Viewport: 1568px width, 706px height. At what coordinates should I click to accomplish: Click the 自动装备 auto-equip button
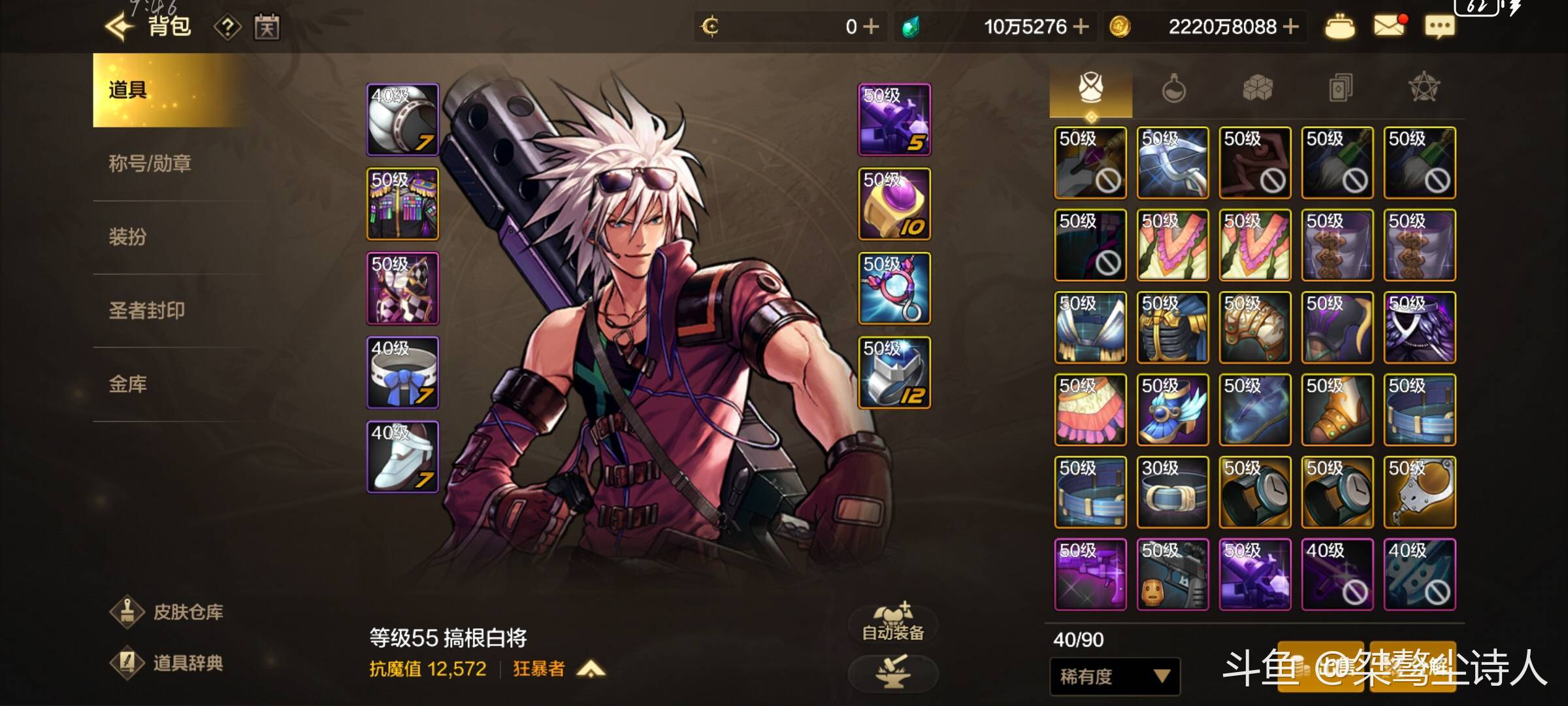[892, 622]
